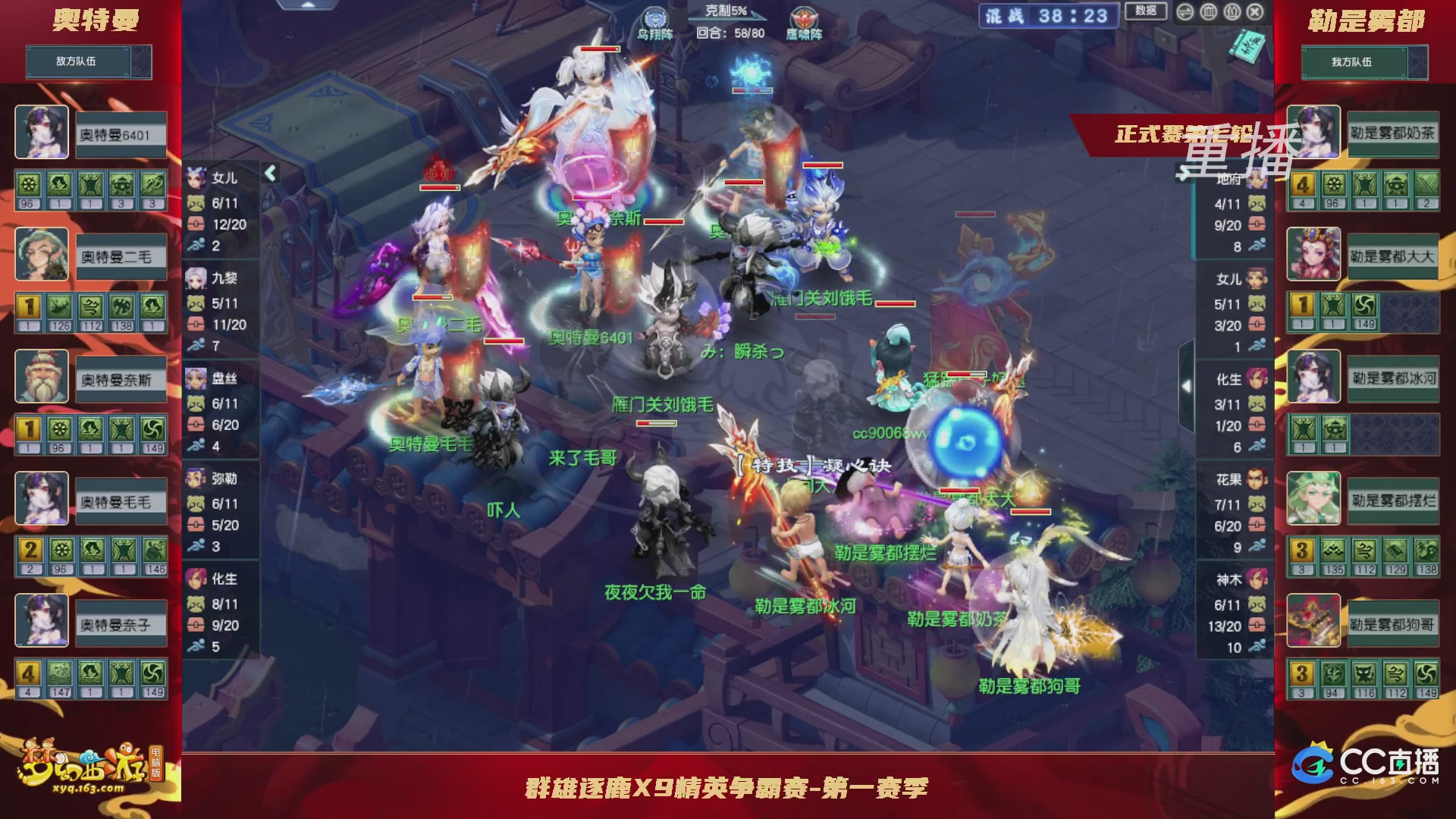This screenshot has height=819, width=1456.
Task: Toggle the item-bag circle icon in top toolbar
Action: click(1232, 12)
